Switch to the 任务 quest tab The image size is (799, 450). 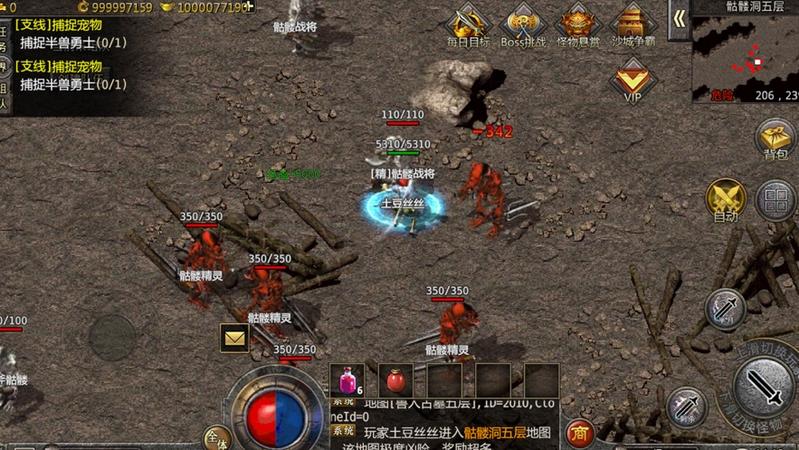[x=4, y=38]
